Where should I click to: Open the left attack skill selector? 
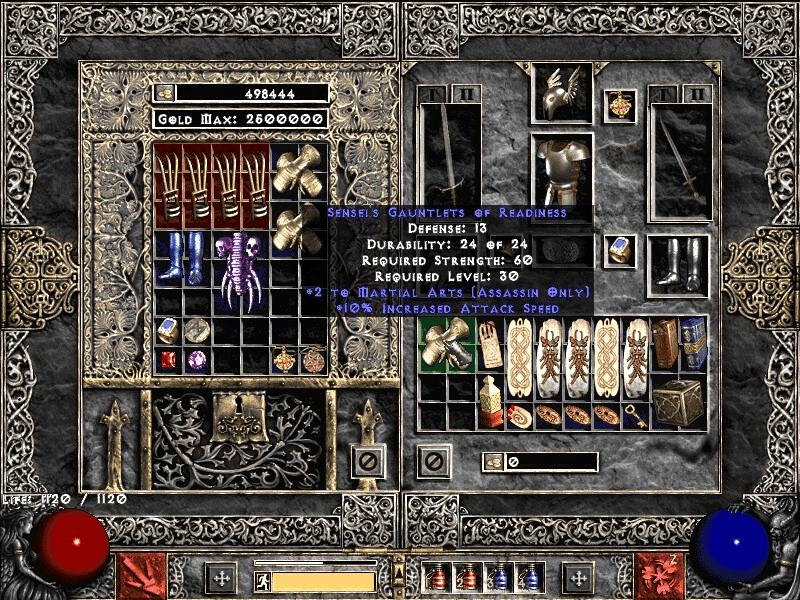coord(141,576)
